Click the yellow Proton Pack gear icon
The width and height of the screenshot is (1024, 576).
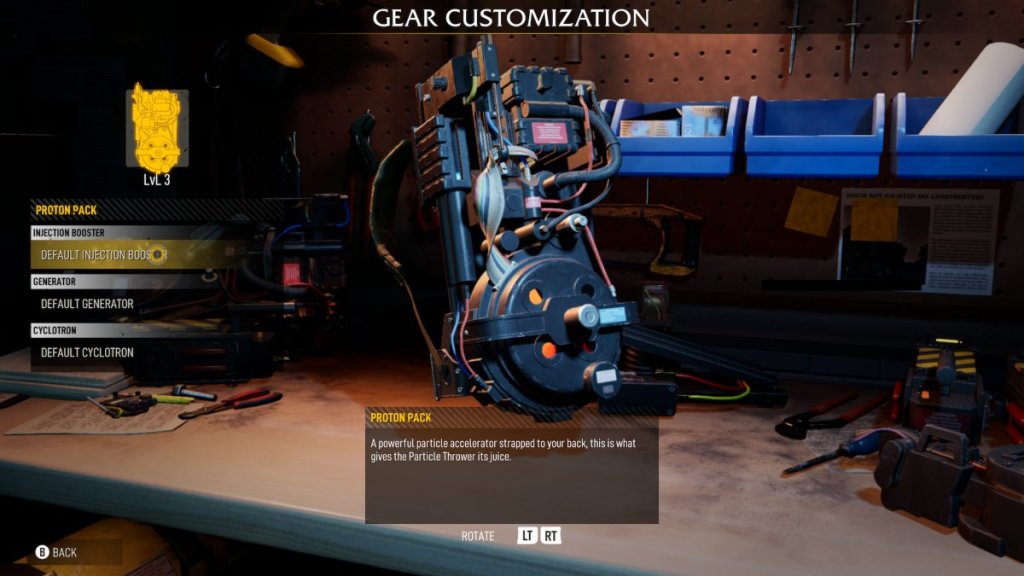click(x=157, y=127)
